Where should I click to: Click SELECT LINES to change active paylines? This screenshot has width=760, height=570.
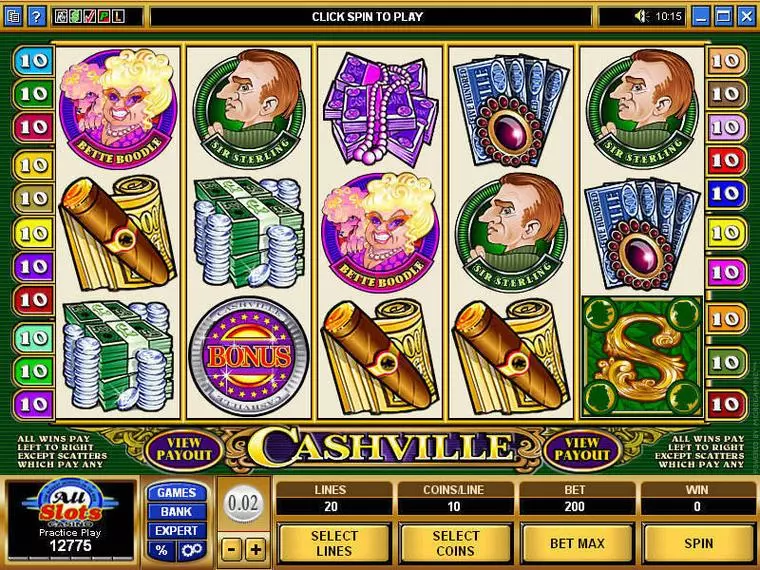333,543
